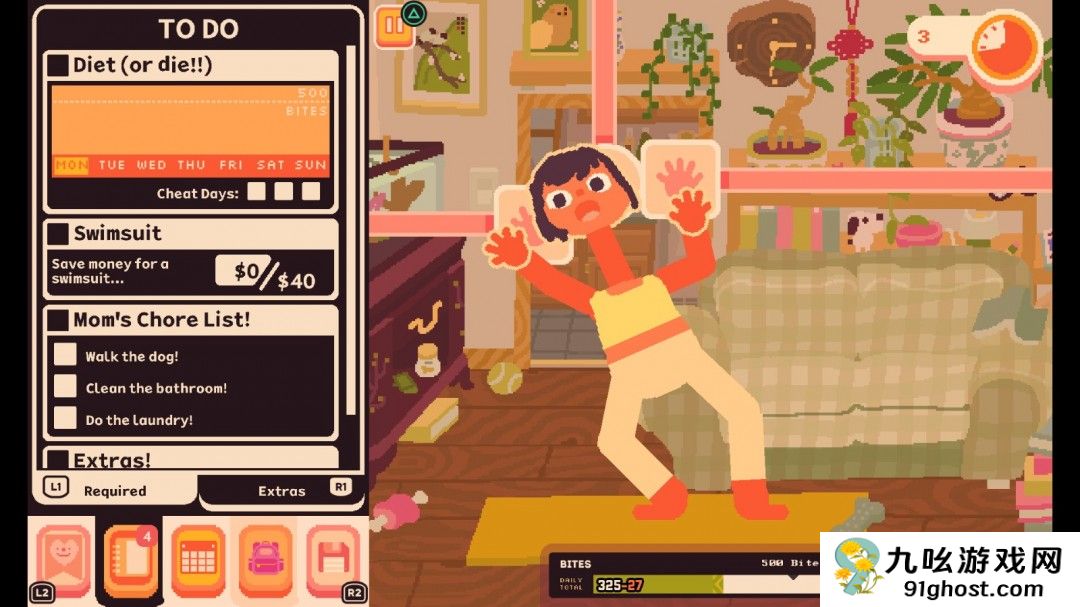Check the Mom's Chore List box
The height and width of the screenshot is (607, 1080).
click(59, 321)
